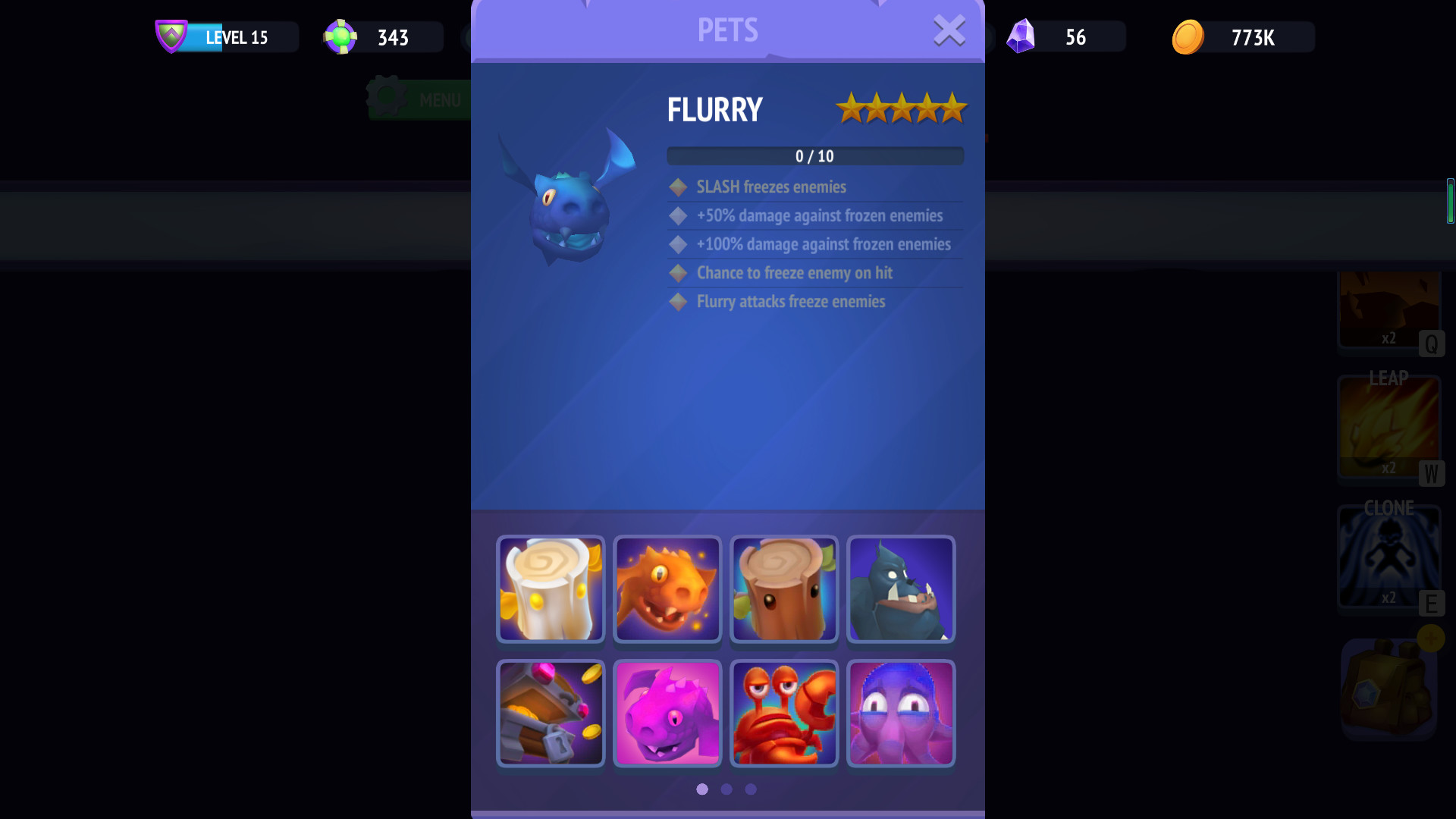Select the orange dragon pet
Screen dimensions: 1456x819
667,590
